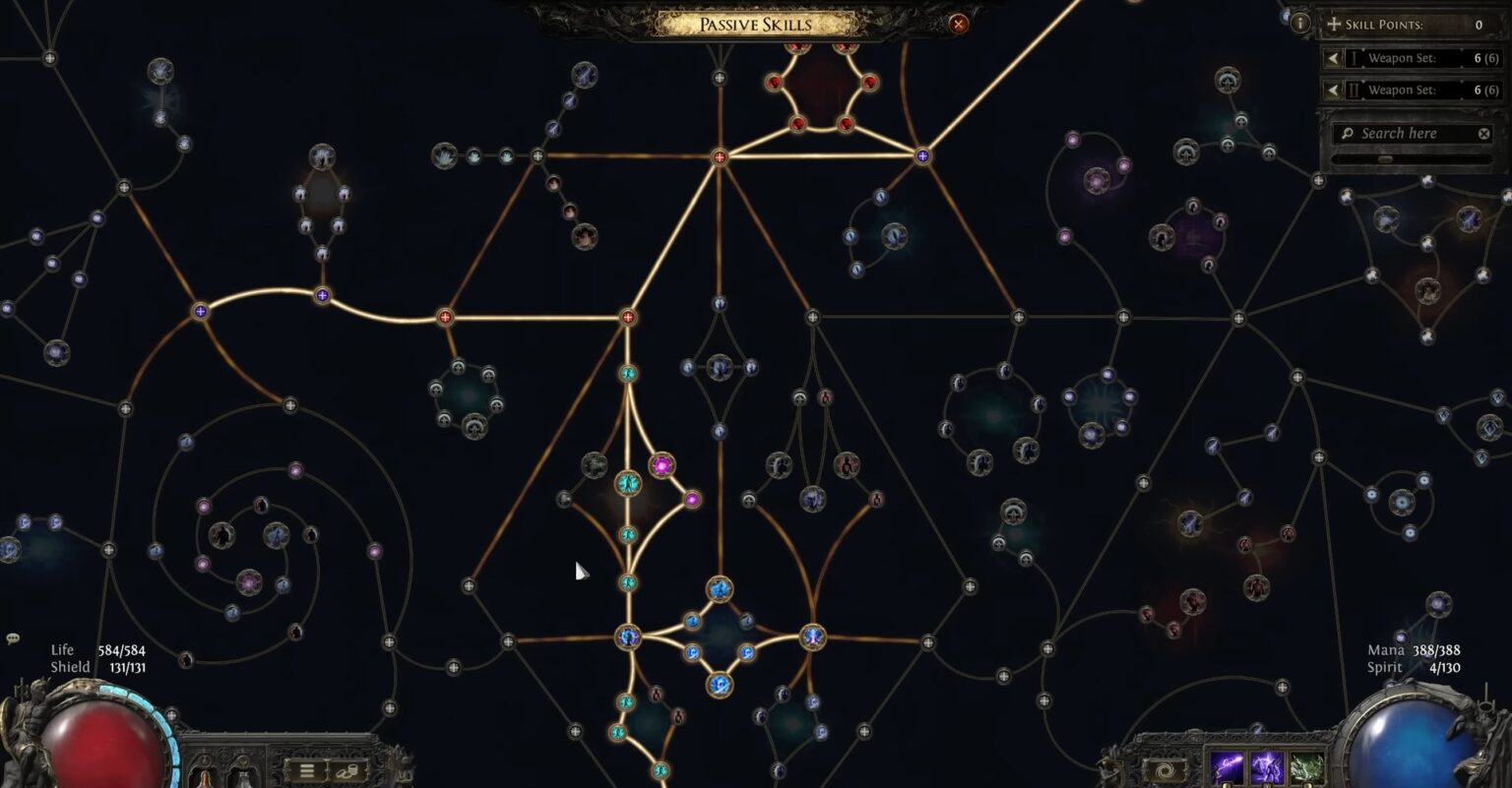Click the Passive Skills header banner

756,24
